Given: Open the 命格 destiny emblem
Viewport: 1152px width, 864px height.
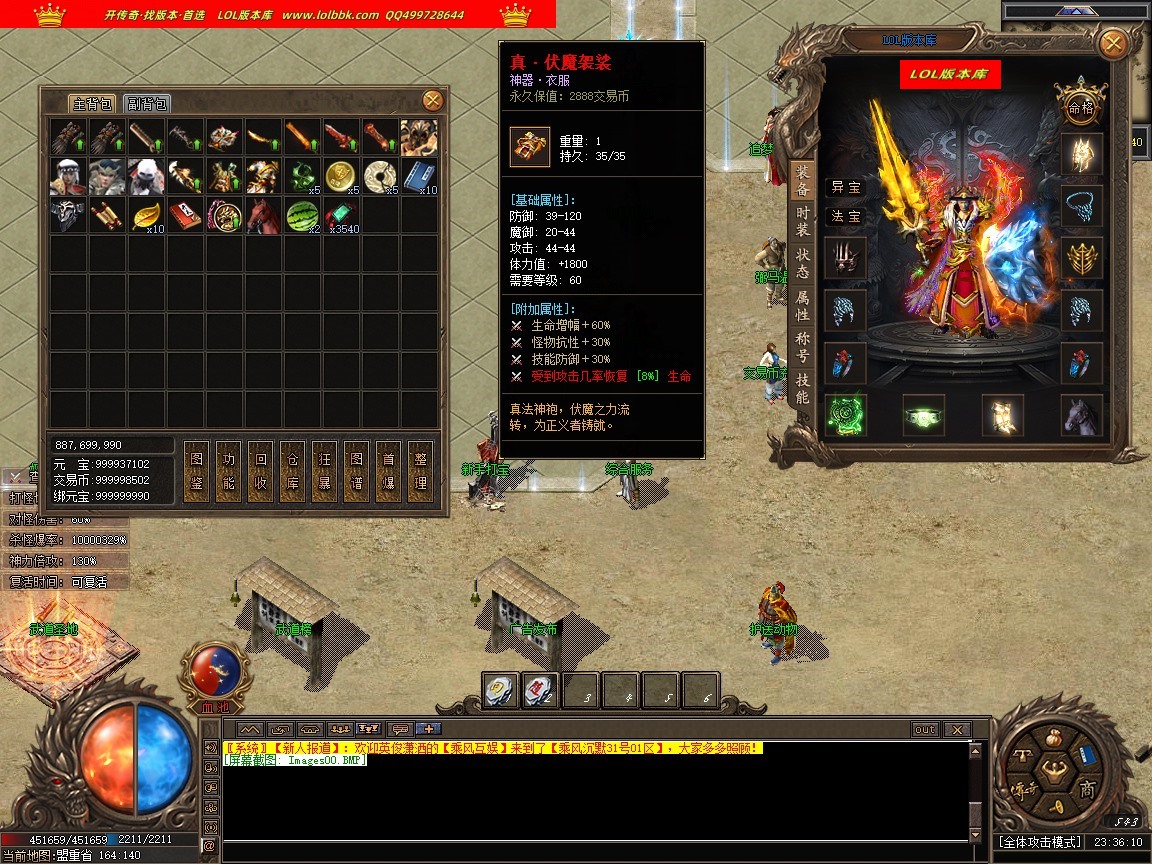Looking at the screenshot, I should pos(1081,107).
